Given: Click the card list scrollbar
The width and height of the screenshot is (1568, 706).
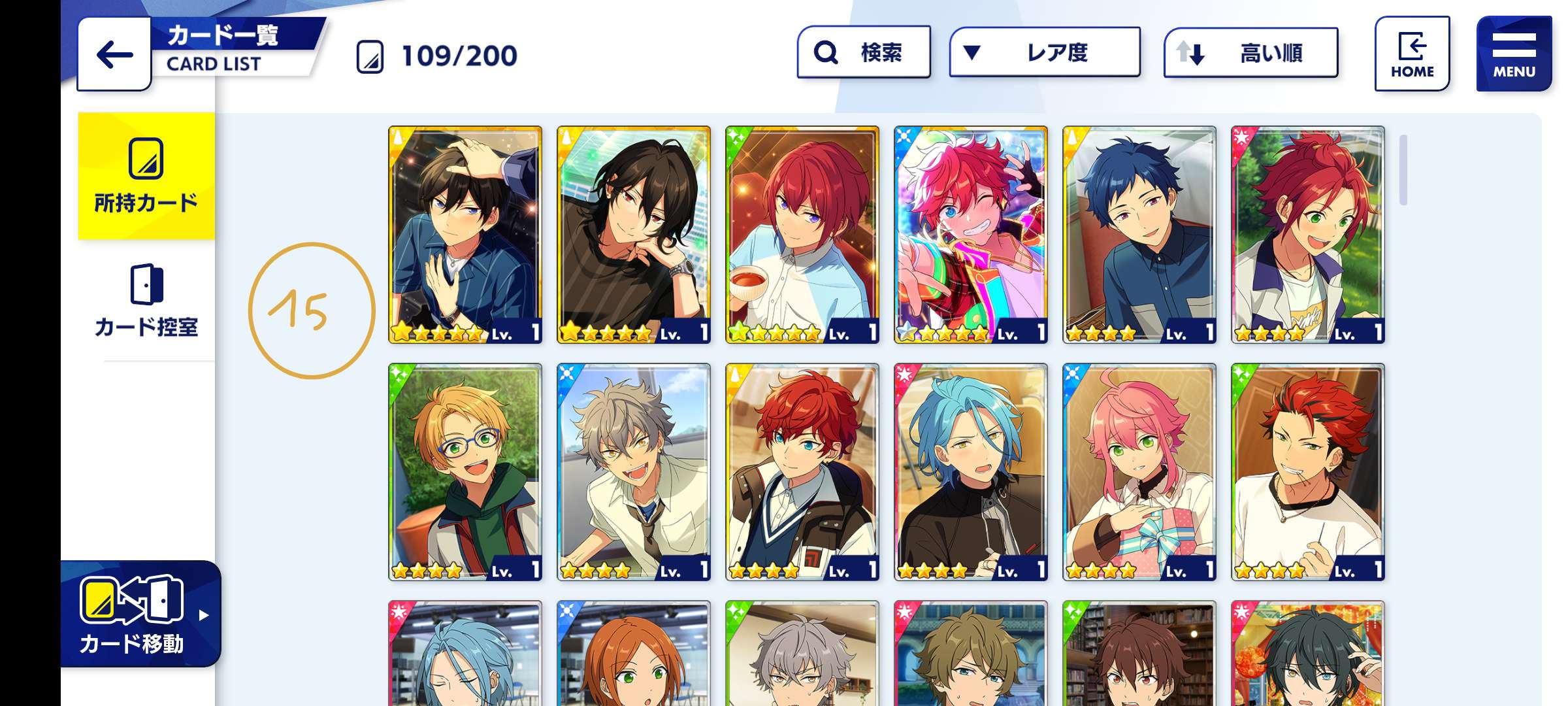Looking at the screenshot, I should pos(1403,170).
